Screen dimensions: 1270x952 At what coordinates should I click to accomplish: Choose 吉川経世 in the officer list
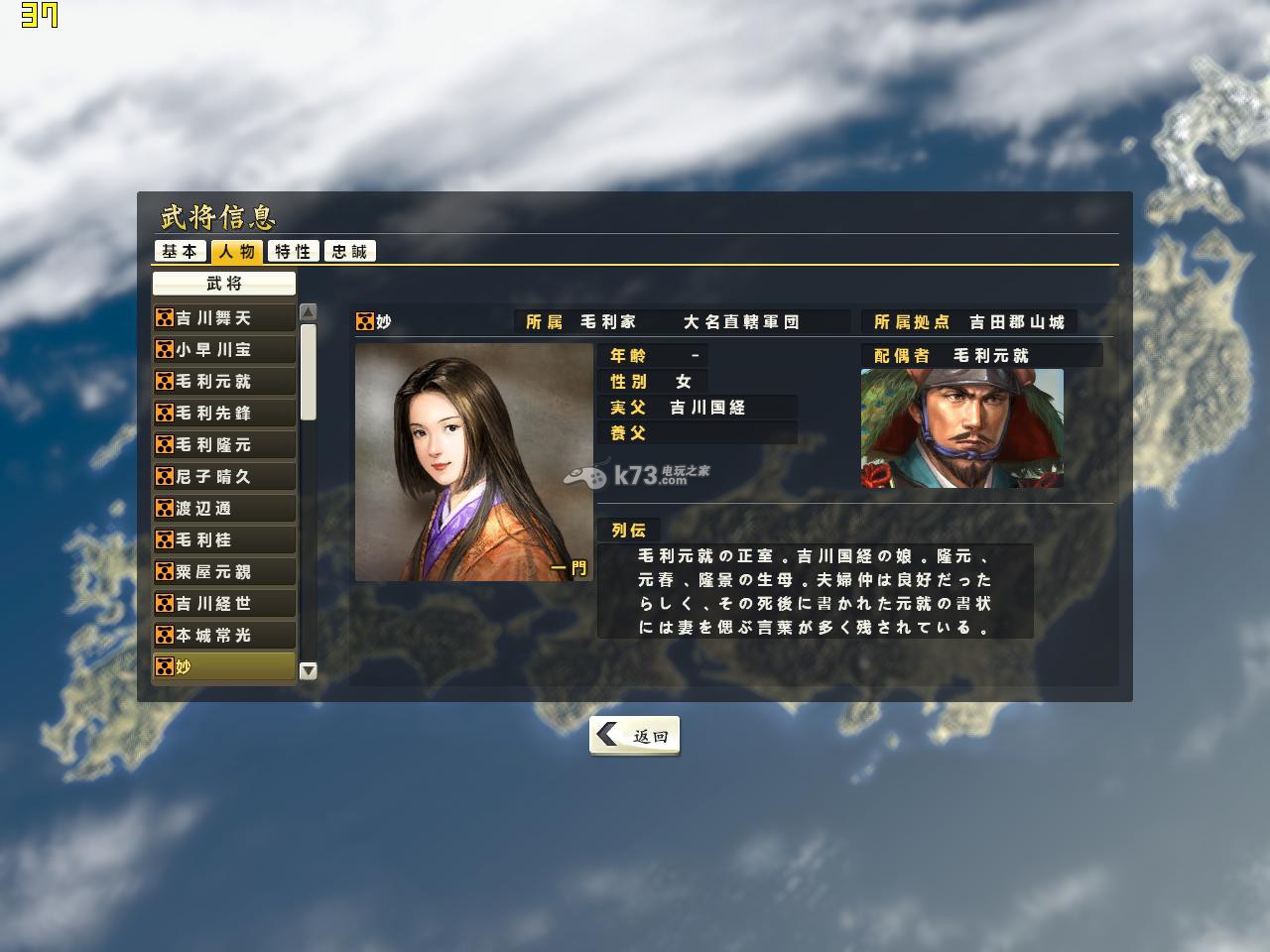click(x=224, y=604)
